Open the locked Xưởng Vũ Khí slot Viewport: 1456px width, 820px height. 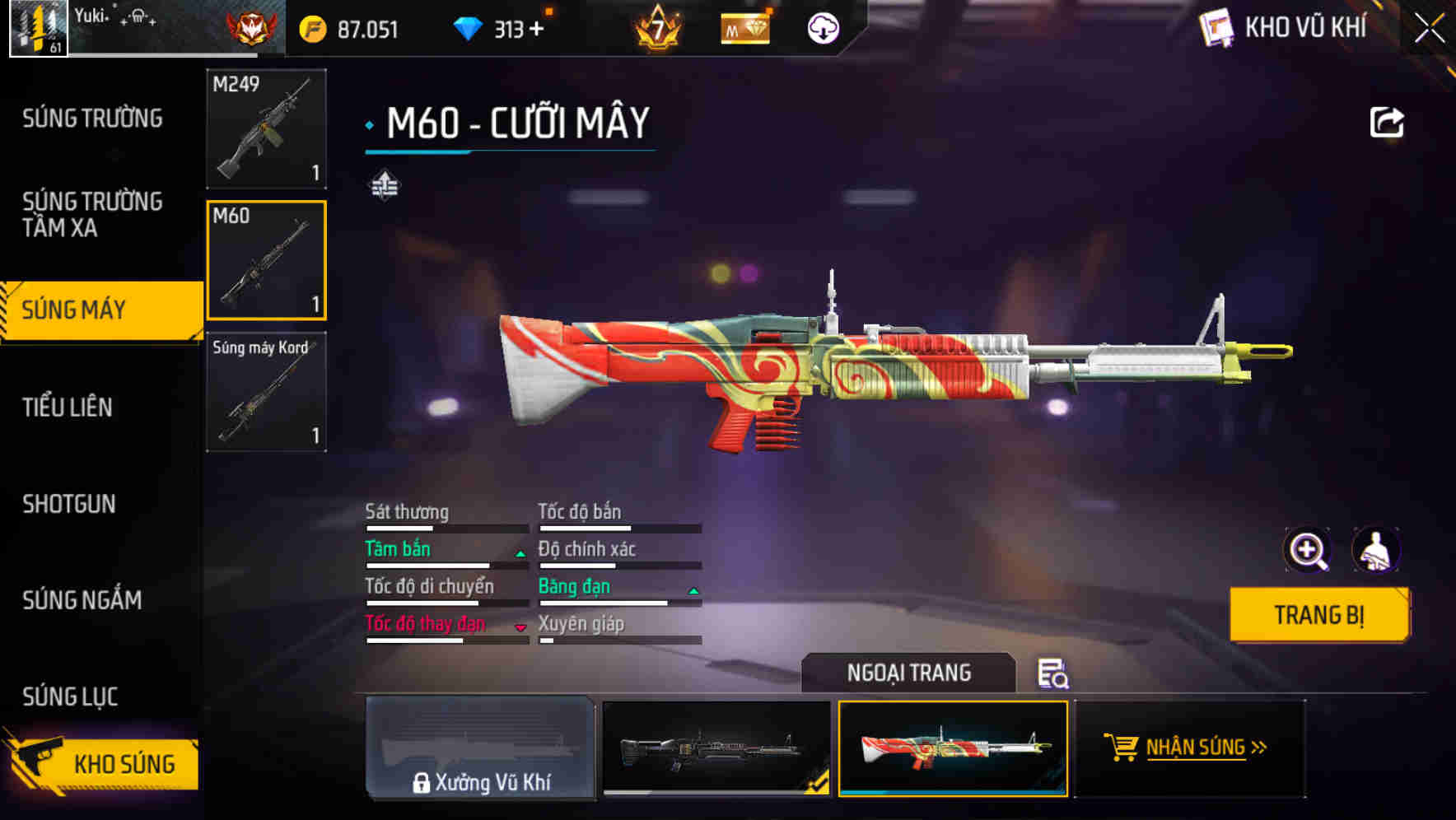[480, 748]
